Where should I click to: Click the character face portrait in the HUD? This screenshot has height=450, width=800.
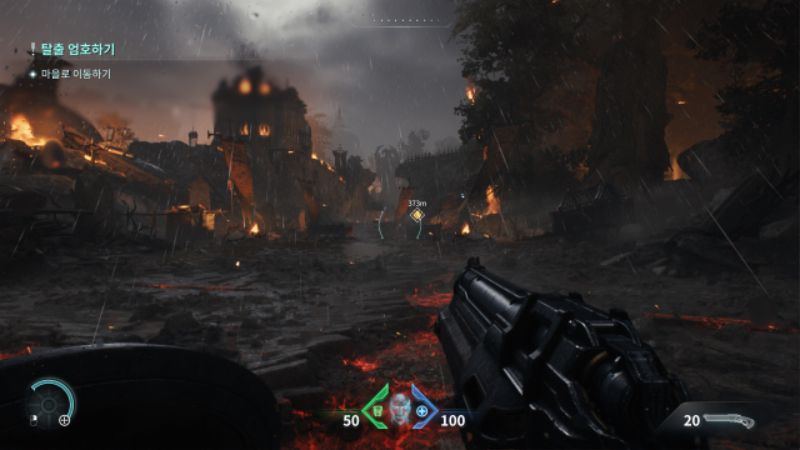[x=400, y=409]
